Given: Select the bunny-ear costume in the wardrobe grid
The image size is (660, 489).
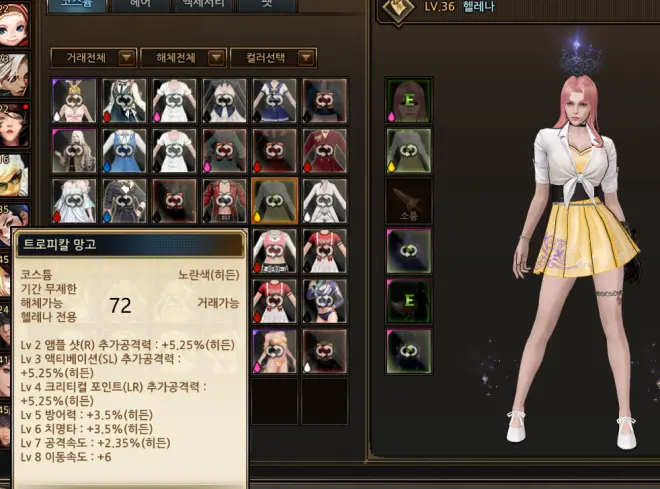Looking at the screenshot, I should [74, 100].
